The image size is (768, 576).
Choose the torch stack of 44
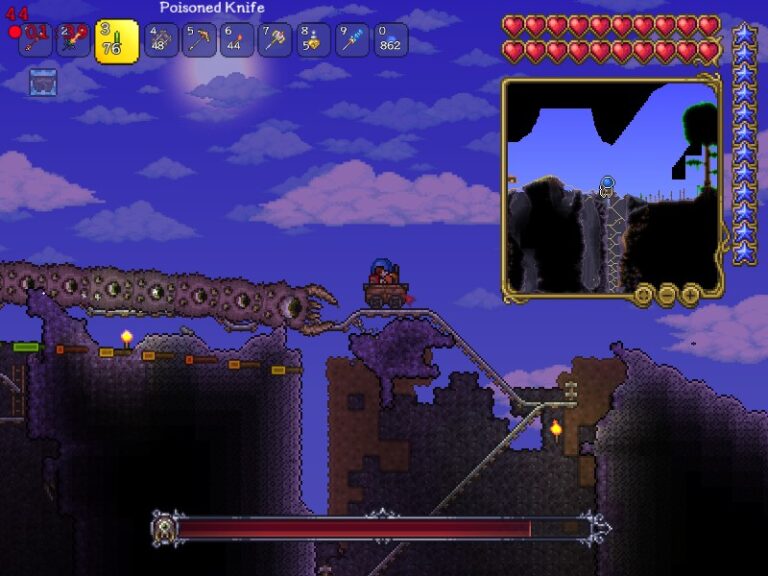pyautogui.click(x=237, y=40)
